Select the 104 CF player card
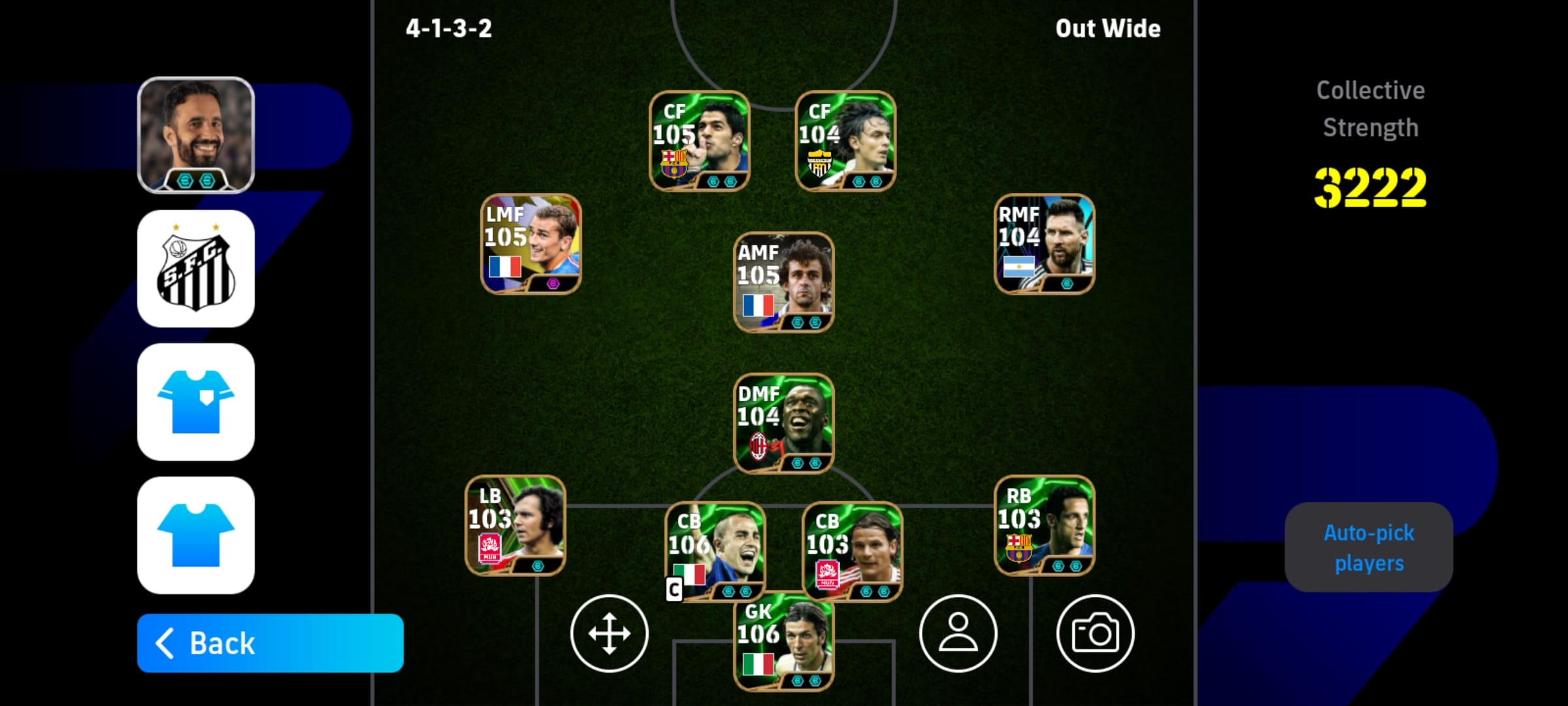1568x706 pixels. pyautogui.click(x=845, y=141)
